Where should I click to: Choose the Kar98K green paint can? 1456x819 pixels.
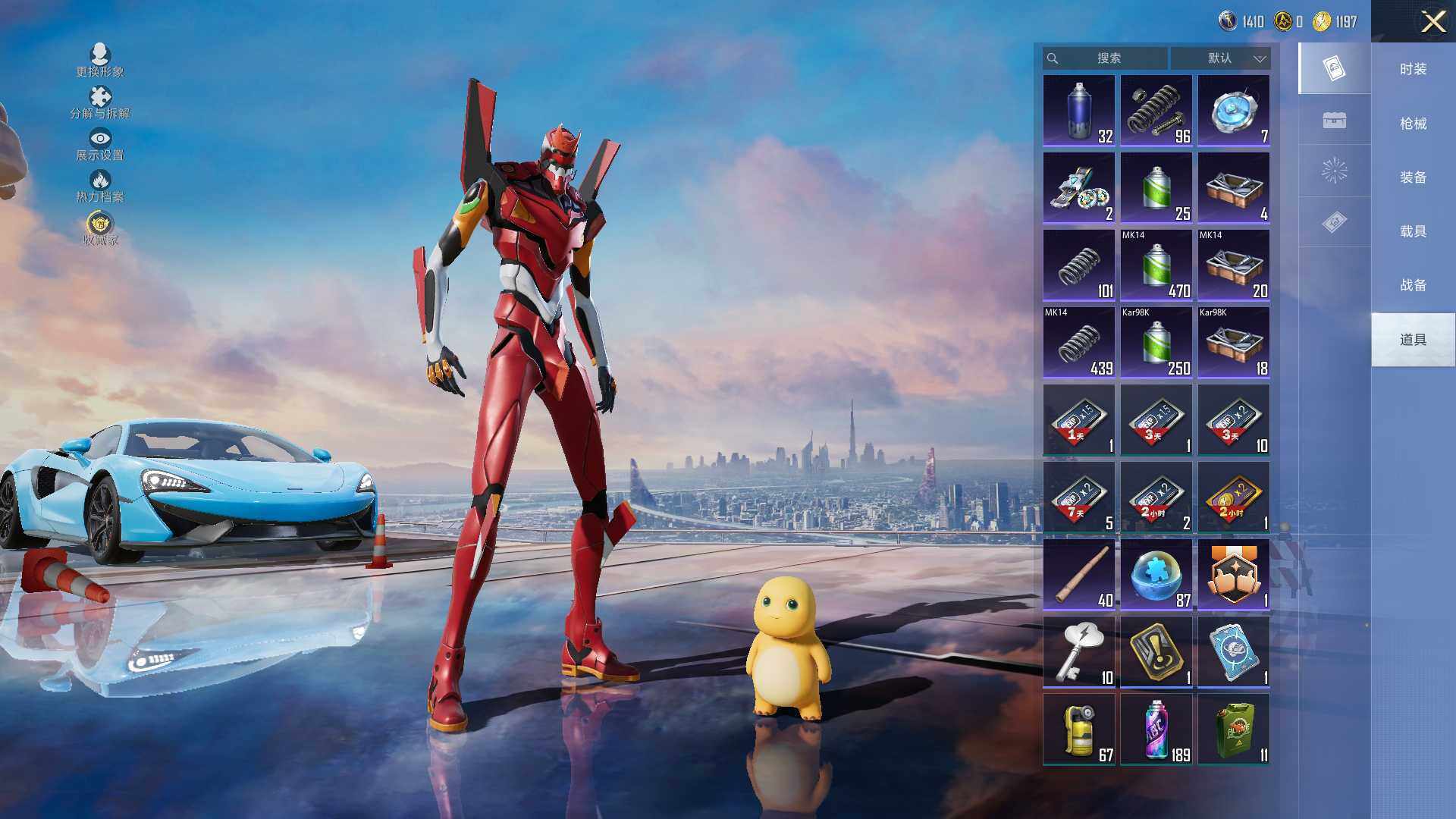point(1156,343)
